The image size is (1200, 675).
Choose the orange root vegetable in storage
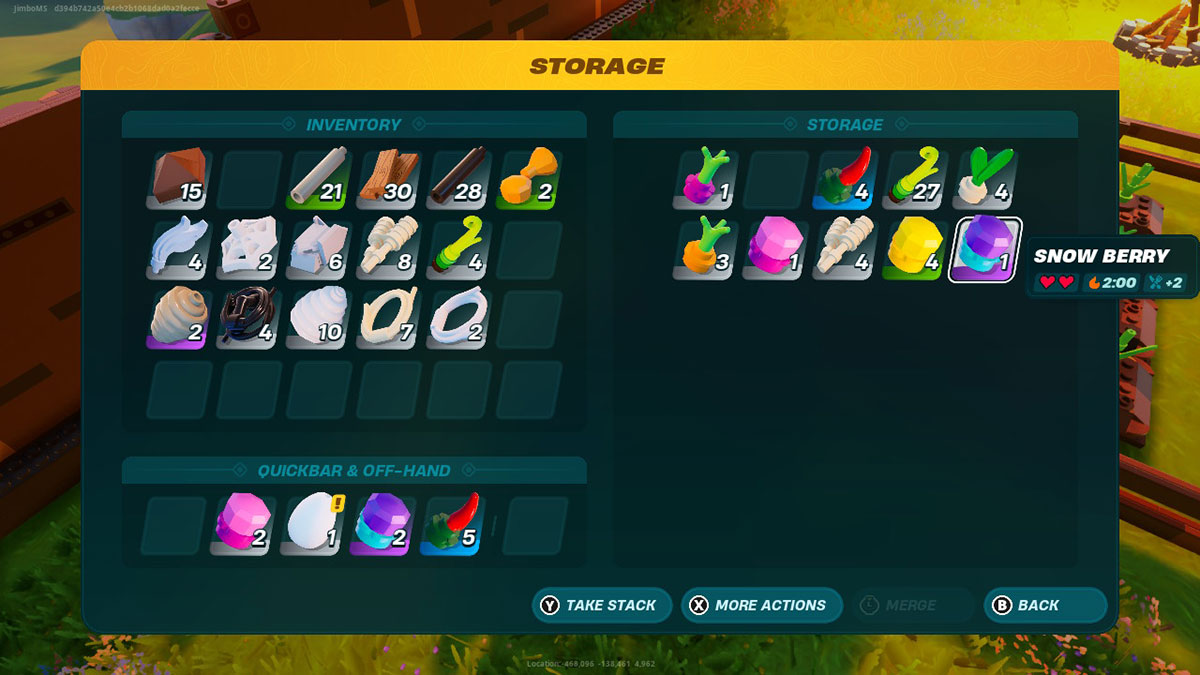[x=706, y=249]
